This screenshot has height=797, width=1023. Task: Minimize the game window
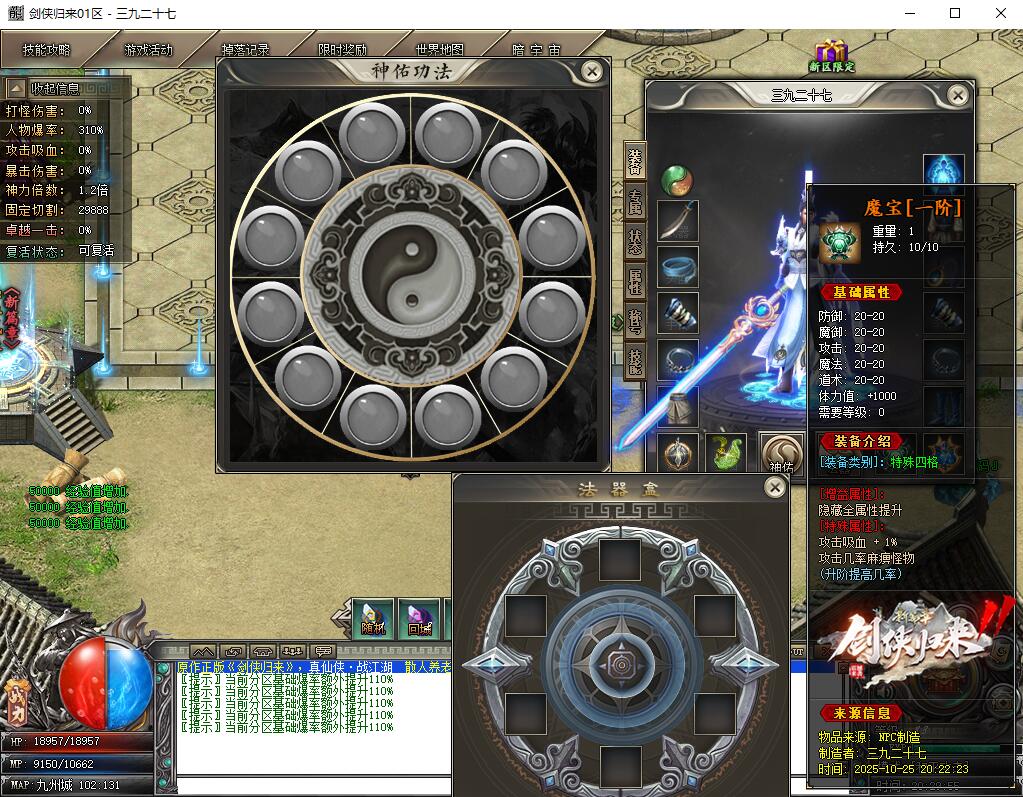click(909, 13)
